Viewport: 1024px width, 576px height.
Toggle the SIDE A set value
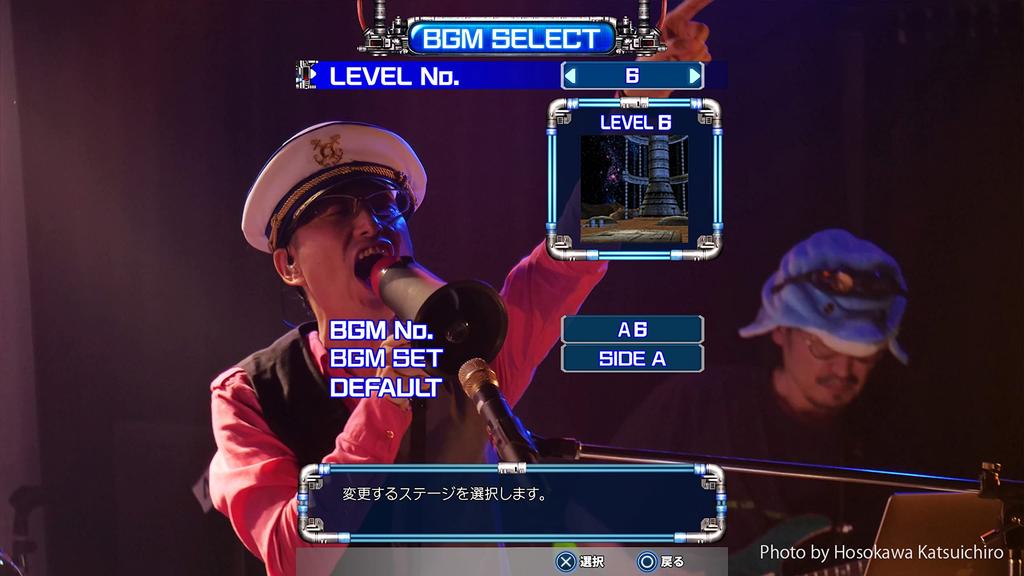[632, 358]
